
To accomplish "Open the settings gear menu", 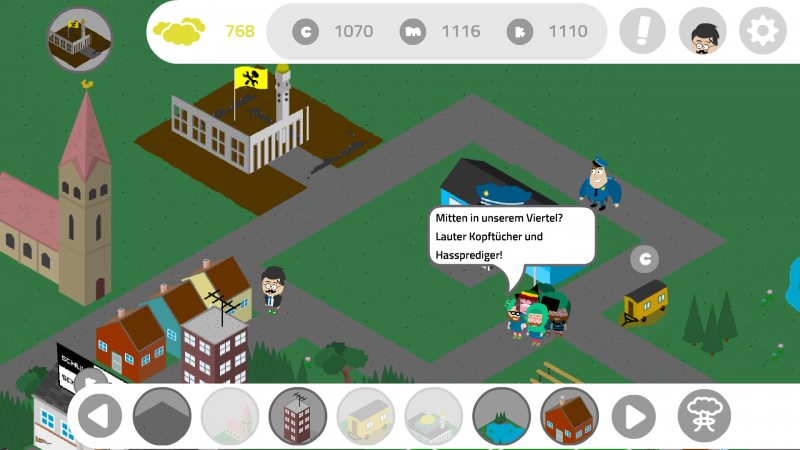I will click(763, 32).
